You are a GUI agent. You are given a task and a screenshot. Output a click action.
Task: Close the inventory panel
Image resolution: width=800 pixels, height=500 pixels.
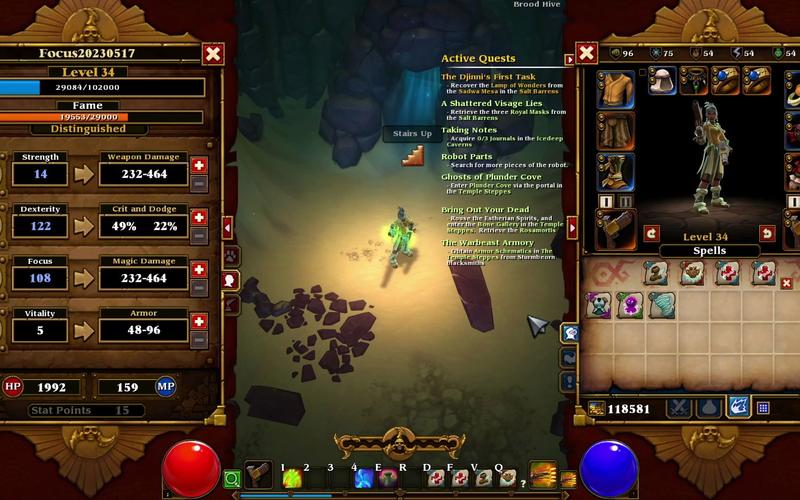587,53
